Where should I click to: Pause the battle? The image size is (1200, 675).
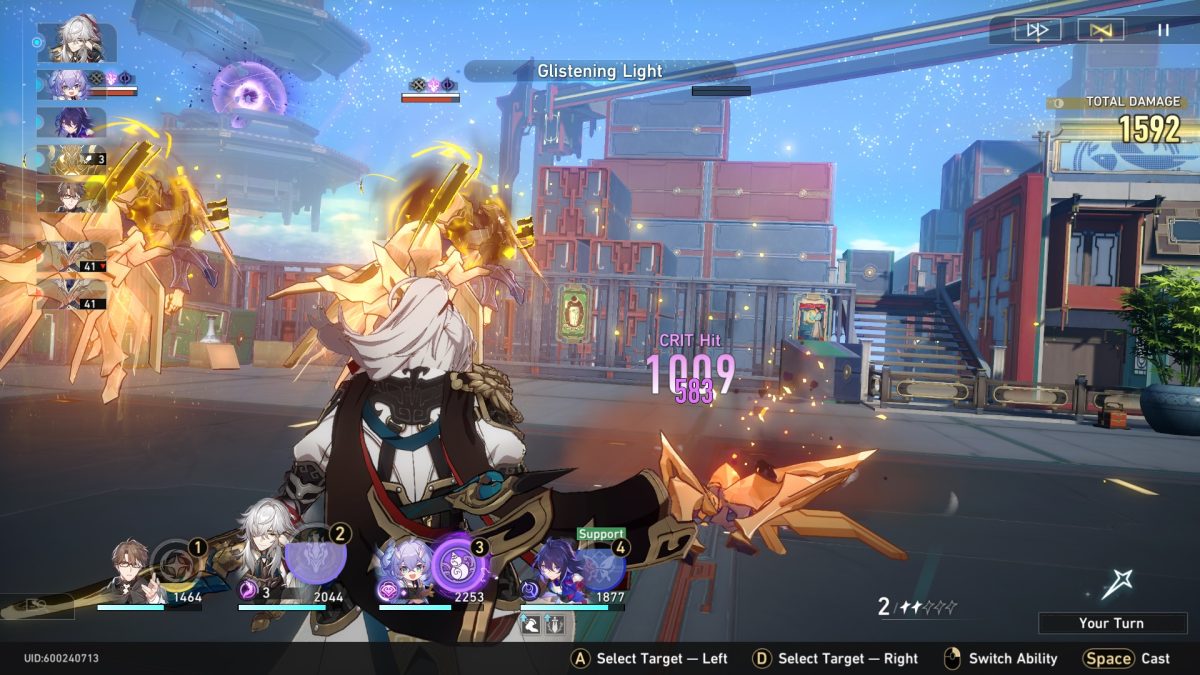(1163, 30)
